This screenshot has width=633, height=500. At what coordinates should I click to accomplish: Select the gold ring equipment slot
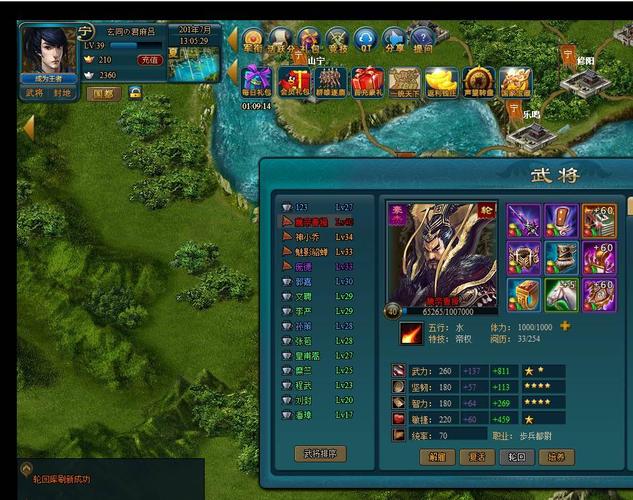[x=523, y=294]
